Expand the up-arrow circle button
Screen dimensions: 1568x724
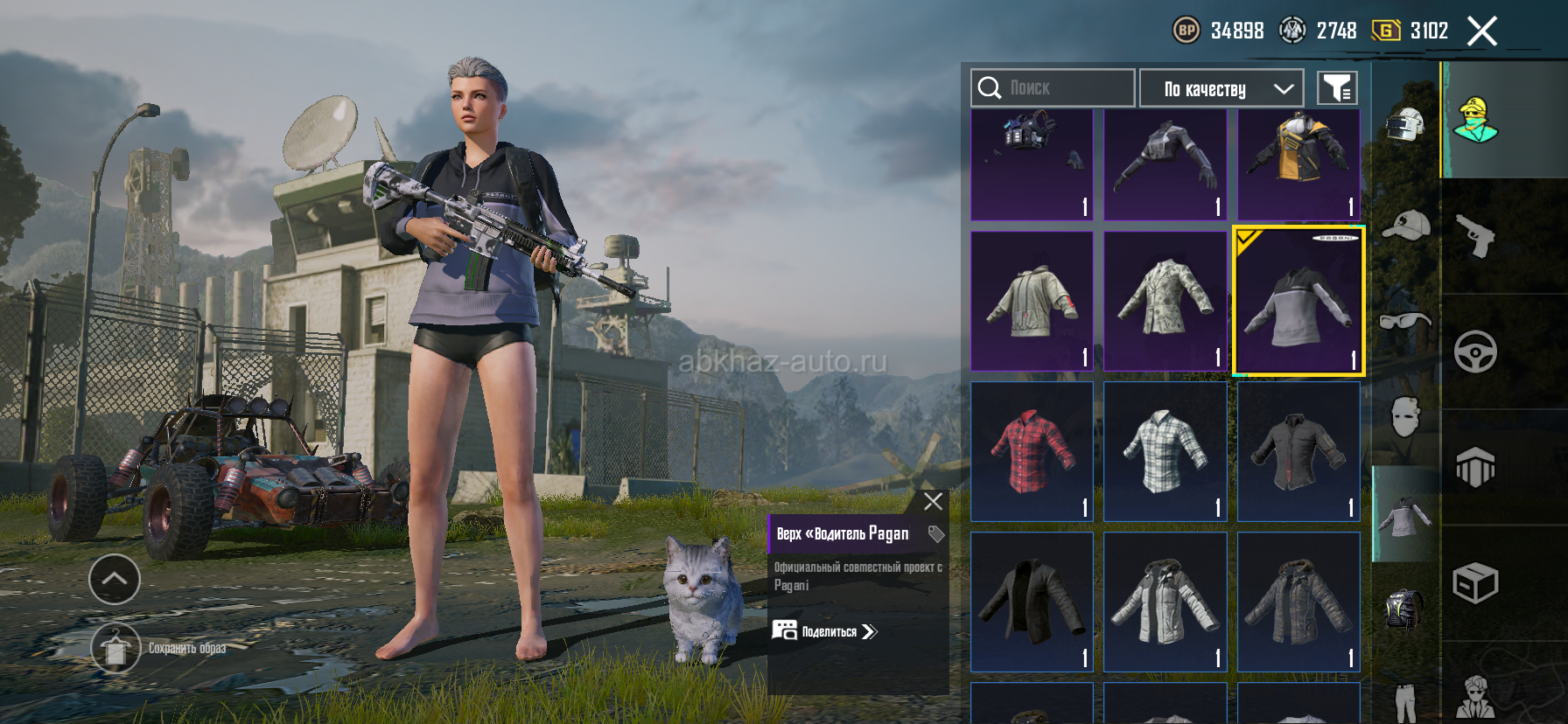click(x=115, y=579)
